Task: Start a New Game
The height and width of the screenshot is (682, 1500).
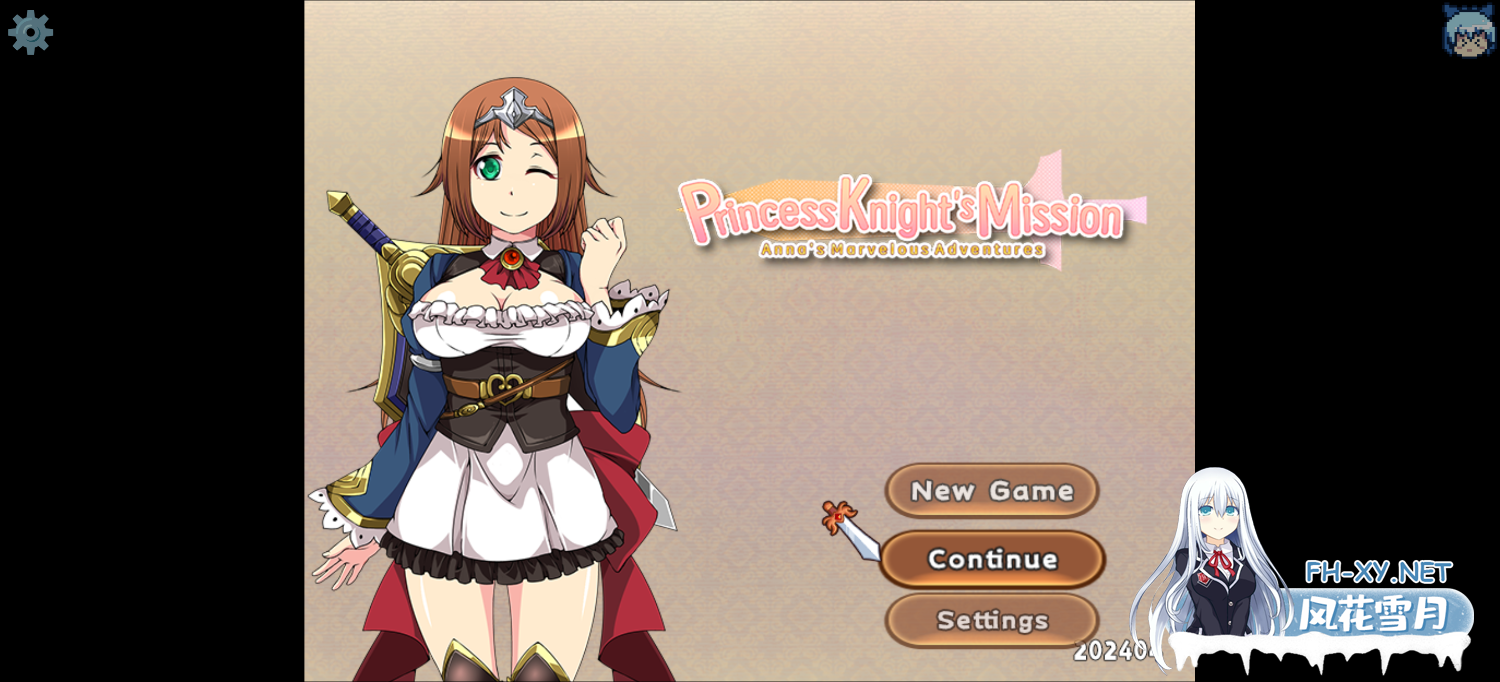Action: pos(991,491)
